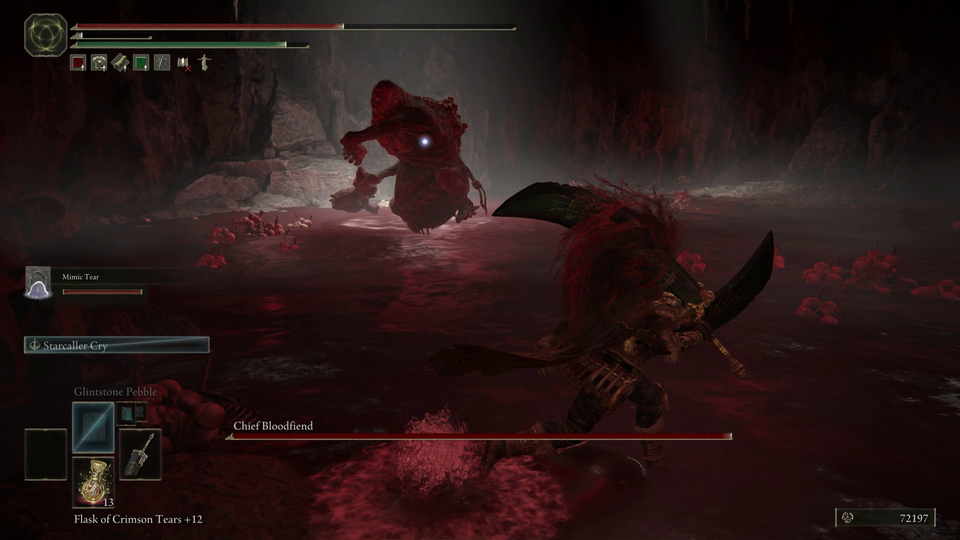Inspect the green square buff status icon
Viewport: 960px width, 540px height.
point(141,63)
